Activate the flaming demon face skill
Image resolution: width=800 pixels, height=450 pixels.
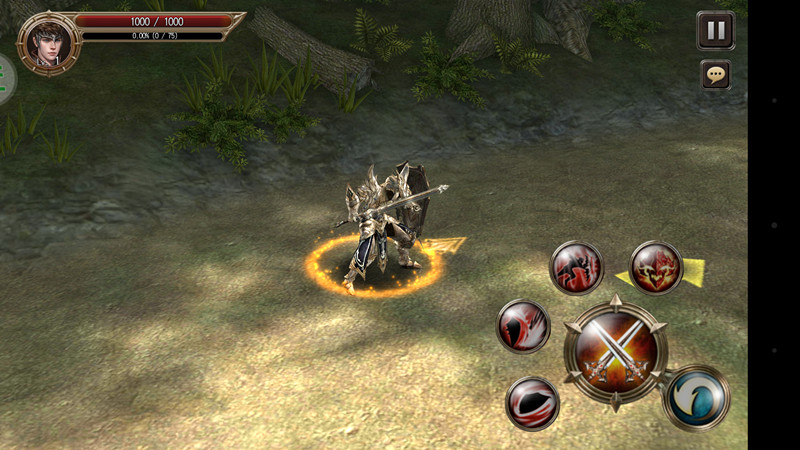656,267
